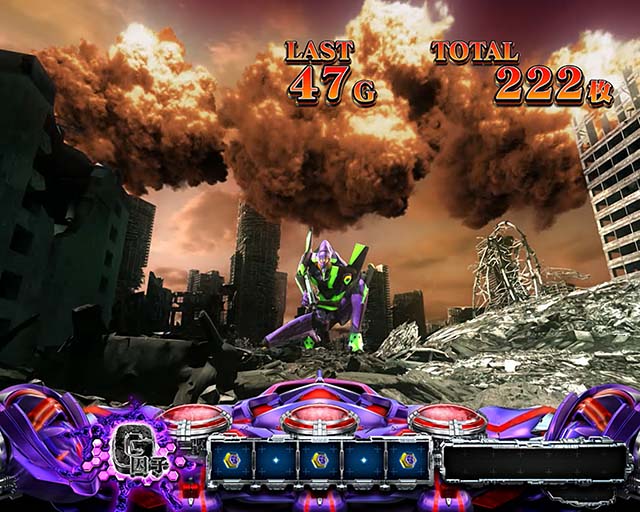Select the middle red dome lamp
This screenshot has height=512, width=640.
(319, 420)
